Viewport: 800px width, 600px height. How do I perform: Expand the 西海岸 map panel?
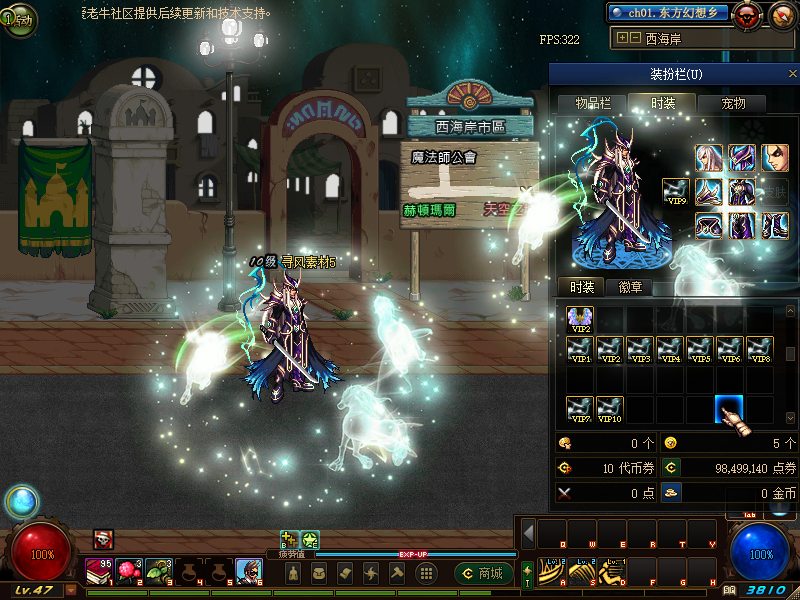[x=623, y=38]
